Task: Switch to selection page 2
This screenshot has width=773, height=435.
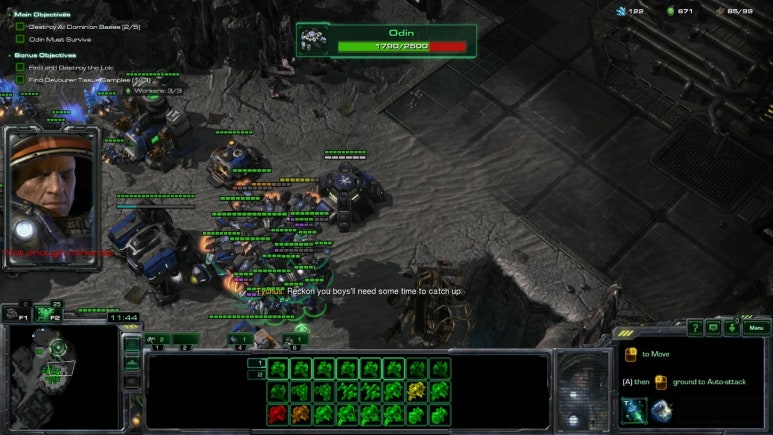Action: coord(258,374)
